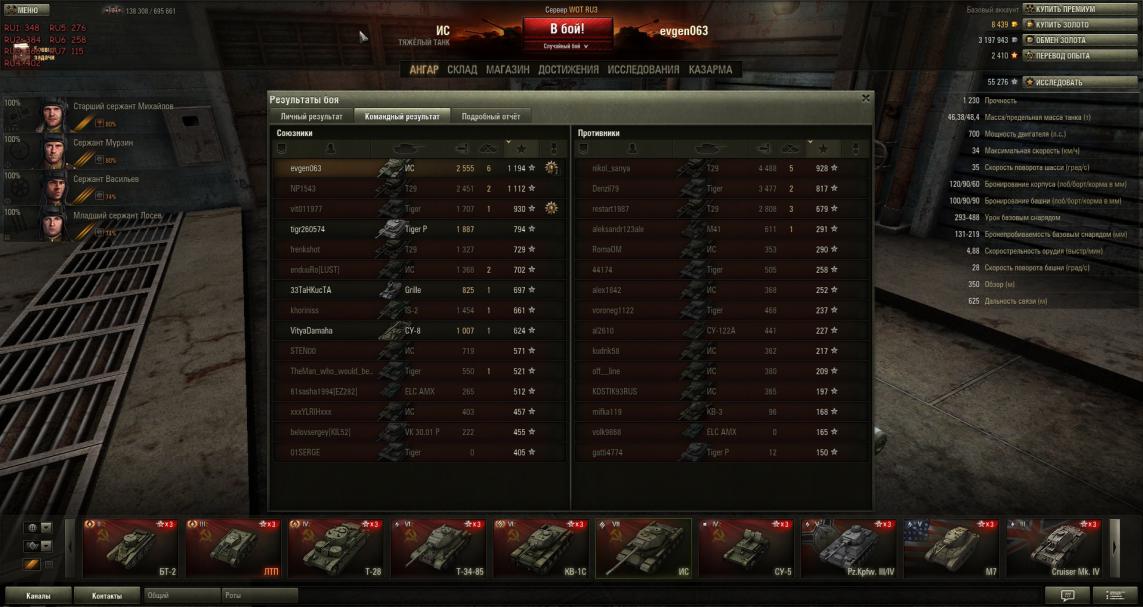Viewport: 1143px width, 607px height.
Task: Click the Исследовать button
Action: coord(1066,82)
